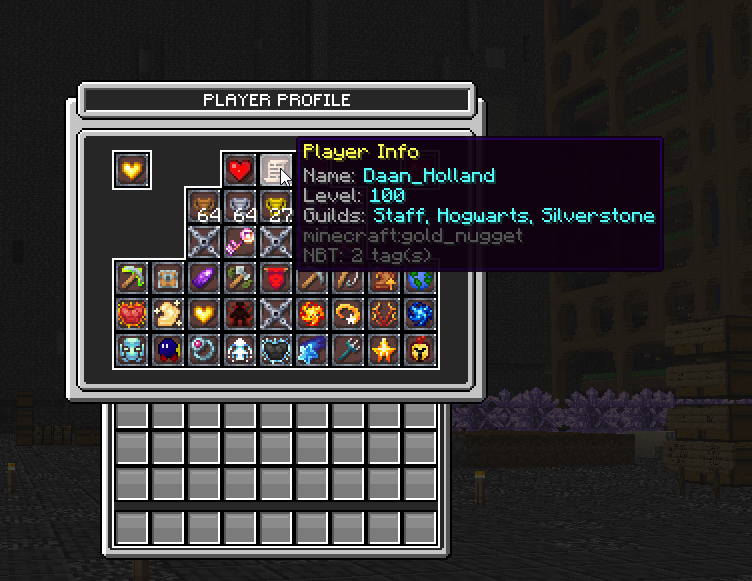Screen dimensions: 752x581
Task: Select the sparkling yellow scroll icon
Action: [x=167, y=314]
